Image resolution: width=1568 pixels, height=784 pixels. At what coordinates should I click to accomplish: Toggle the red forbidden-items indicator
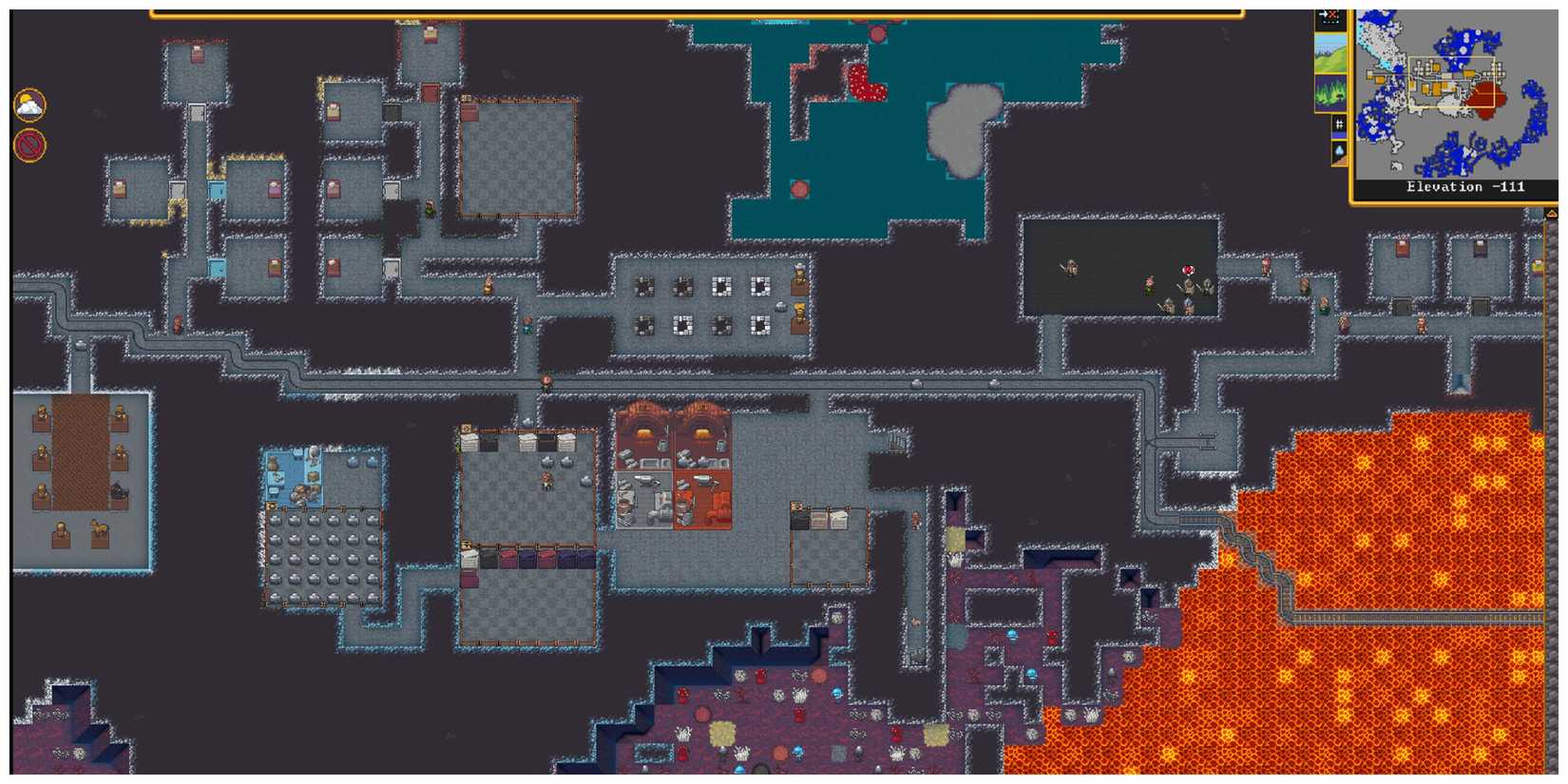point(29,144)
